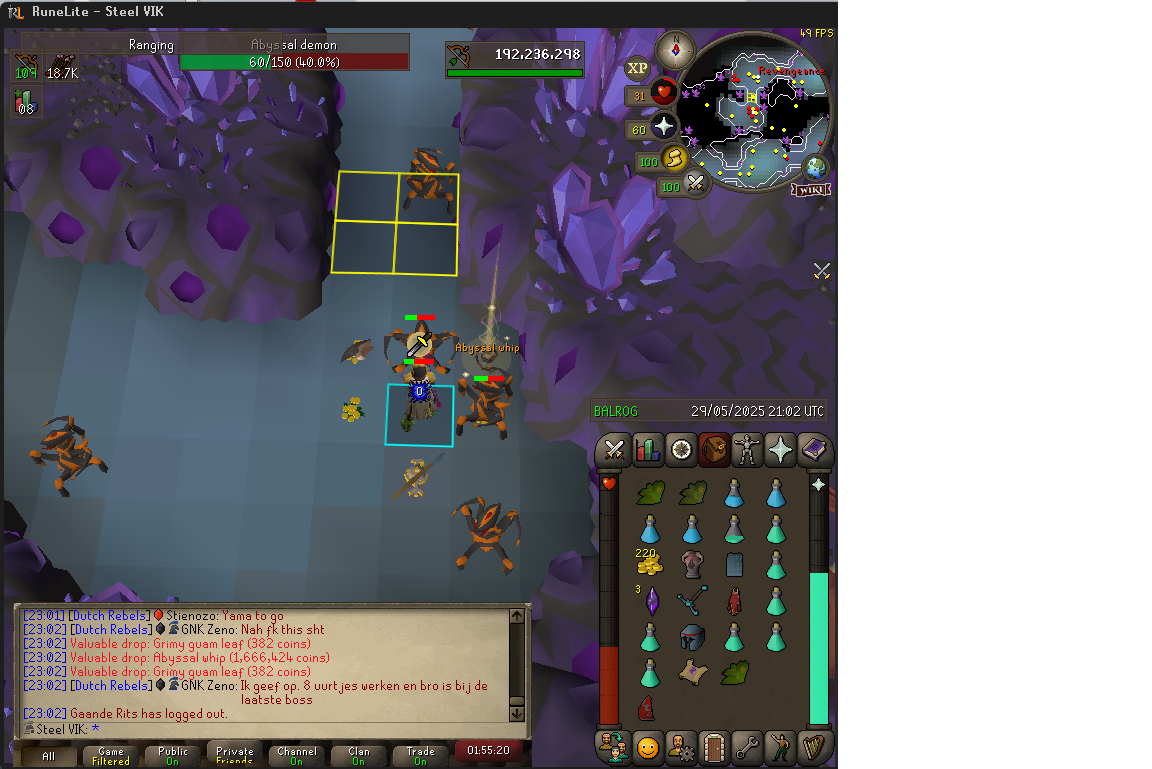The image size is (1152, 769).
Task: Open the Emotes tab with the smiley face
Action: 648,747
